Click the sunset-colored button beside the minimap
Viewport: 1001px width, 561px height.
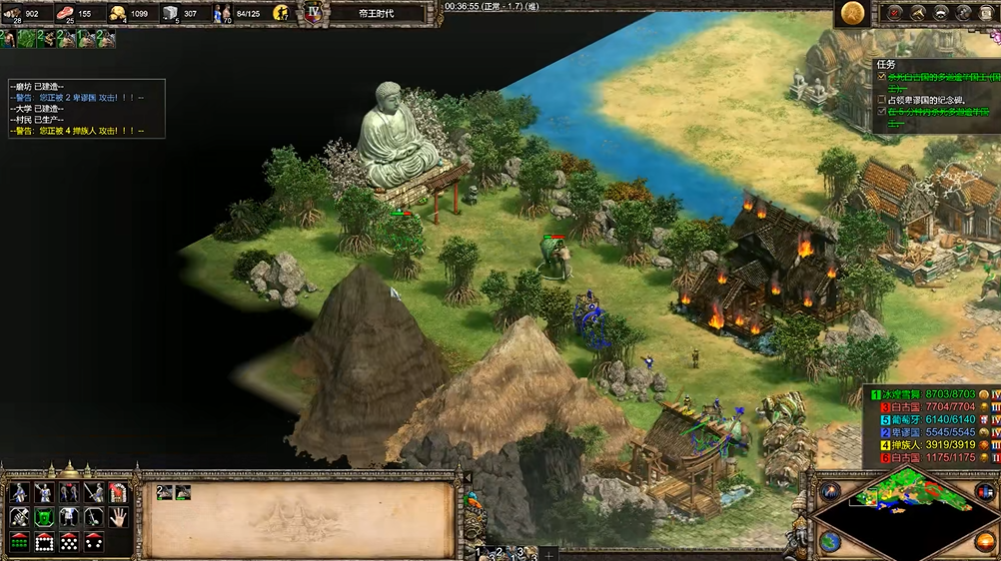[x=985, y=542]
